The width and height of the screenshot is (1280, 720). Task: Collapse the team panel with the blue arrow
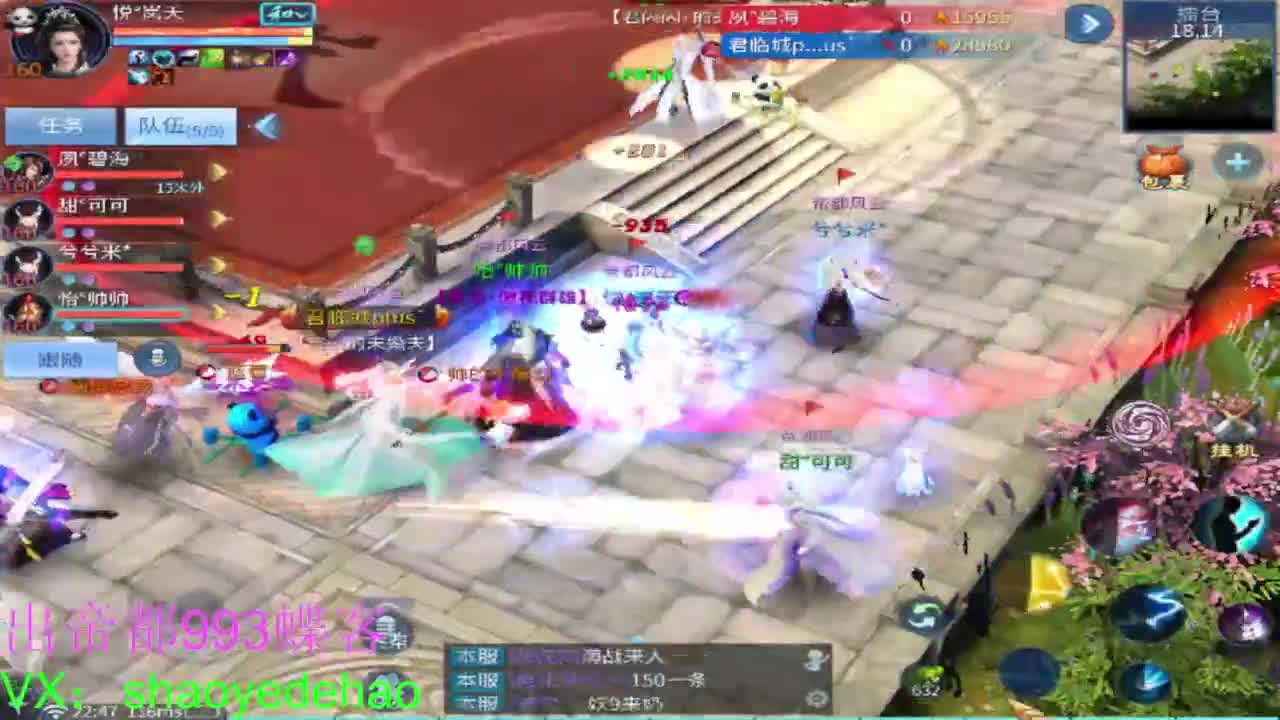265,125
